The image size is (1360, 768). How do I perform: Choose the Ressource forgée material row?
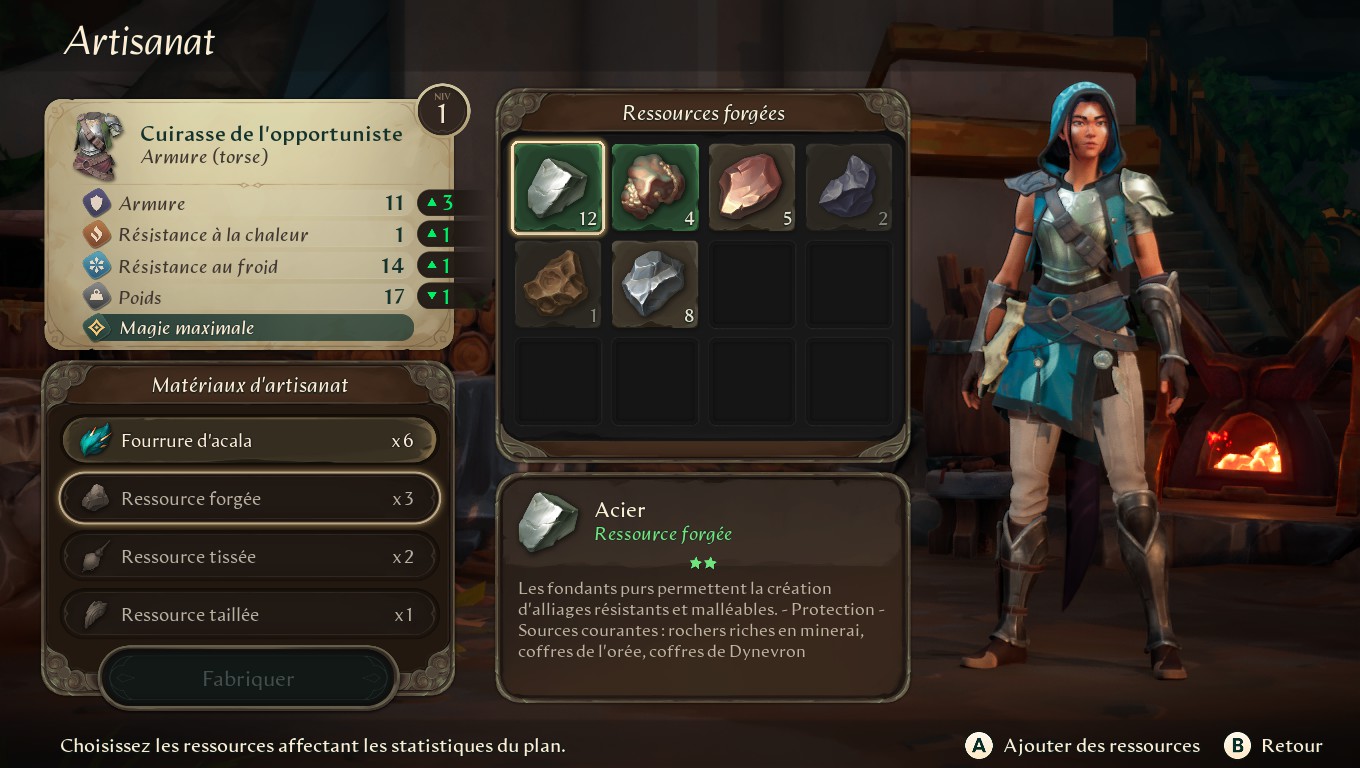point(250,499)
